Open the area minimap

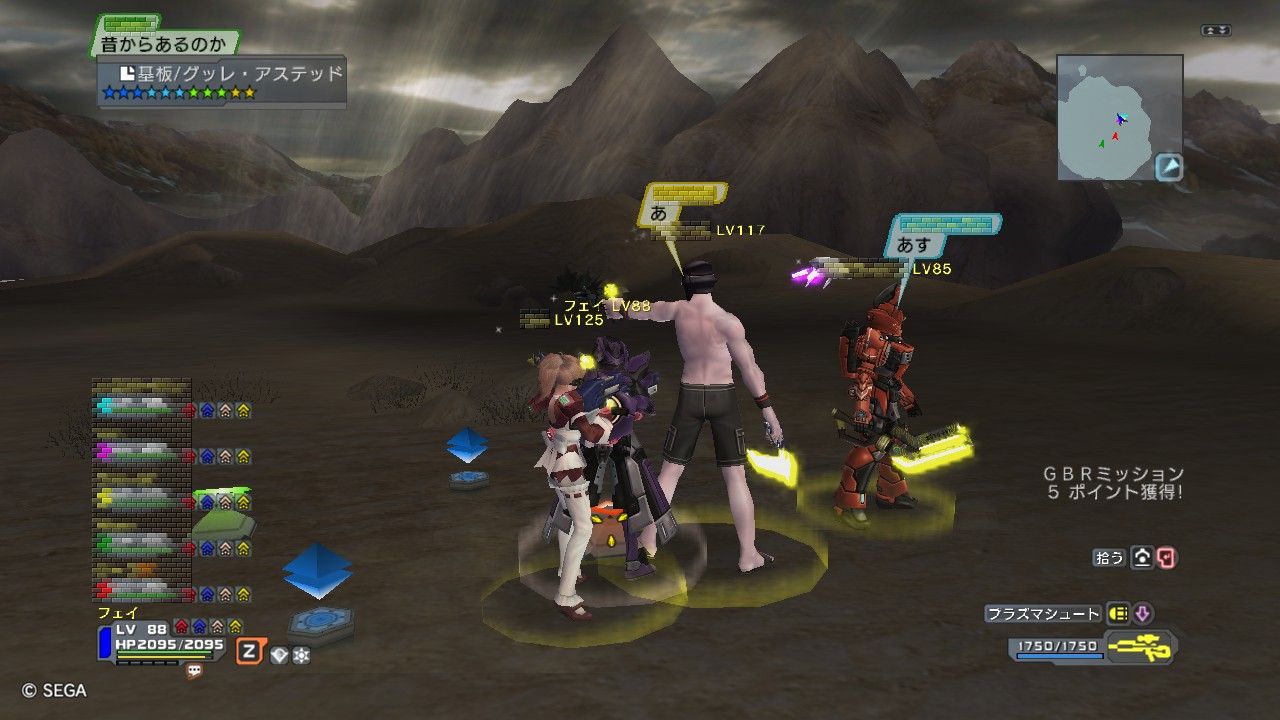point(1119,117)
